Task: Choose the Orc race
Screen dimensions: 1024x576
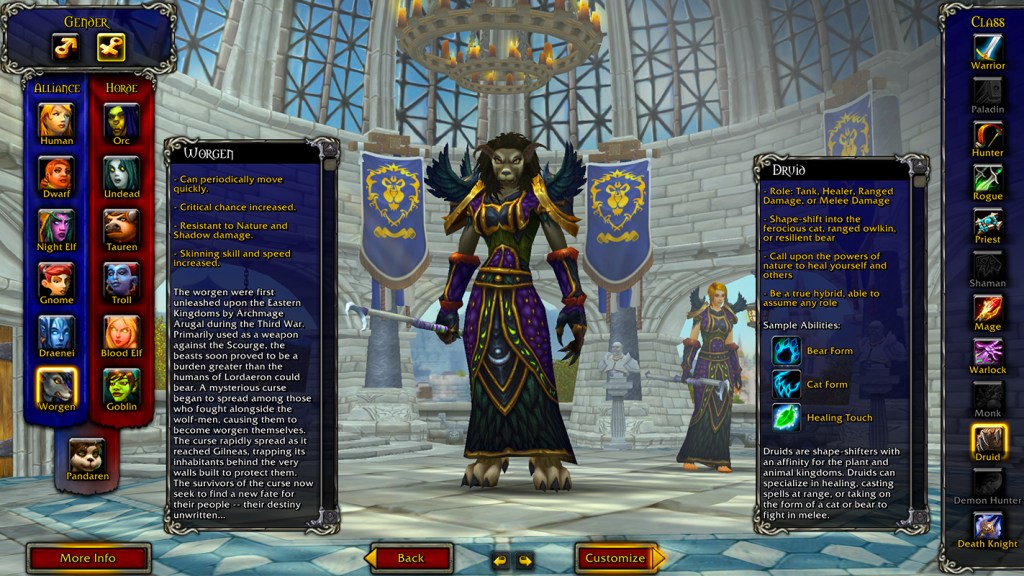Action: click(121, 120)
